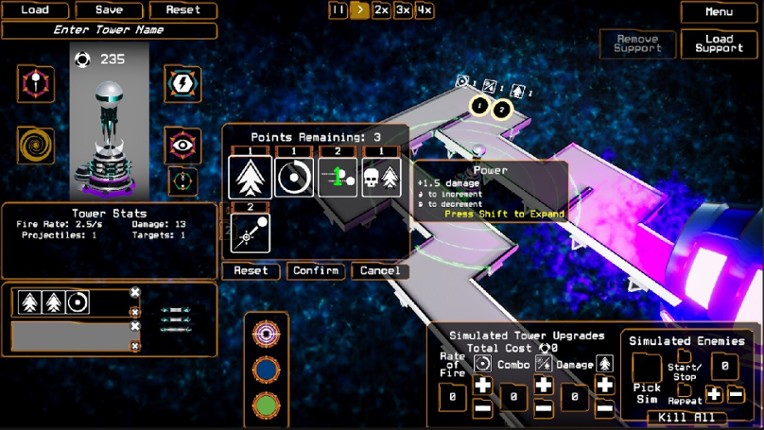Select the lightning bolt tower component
Screen dimensions: 764x430
(183, 84)
